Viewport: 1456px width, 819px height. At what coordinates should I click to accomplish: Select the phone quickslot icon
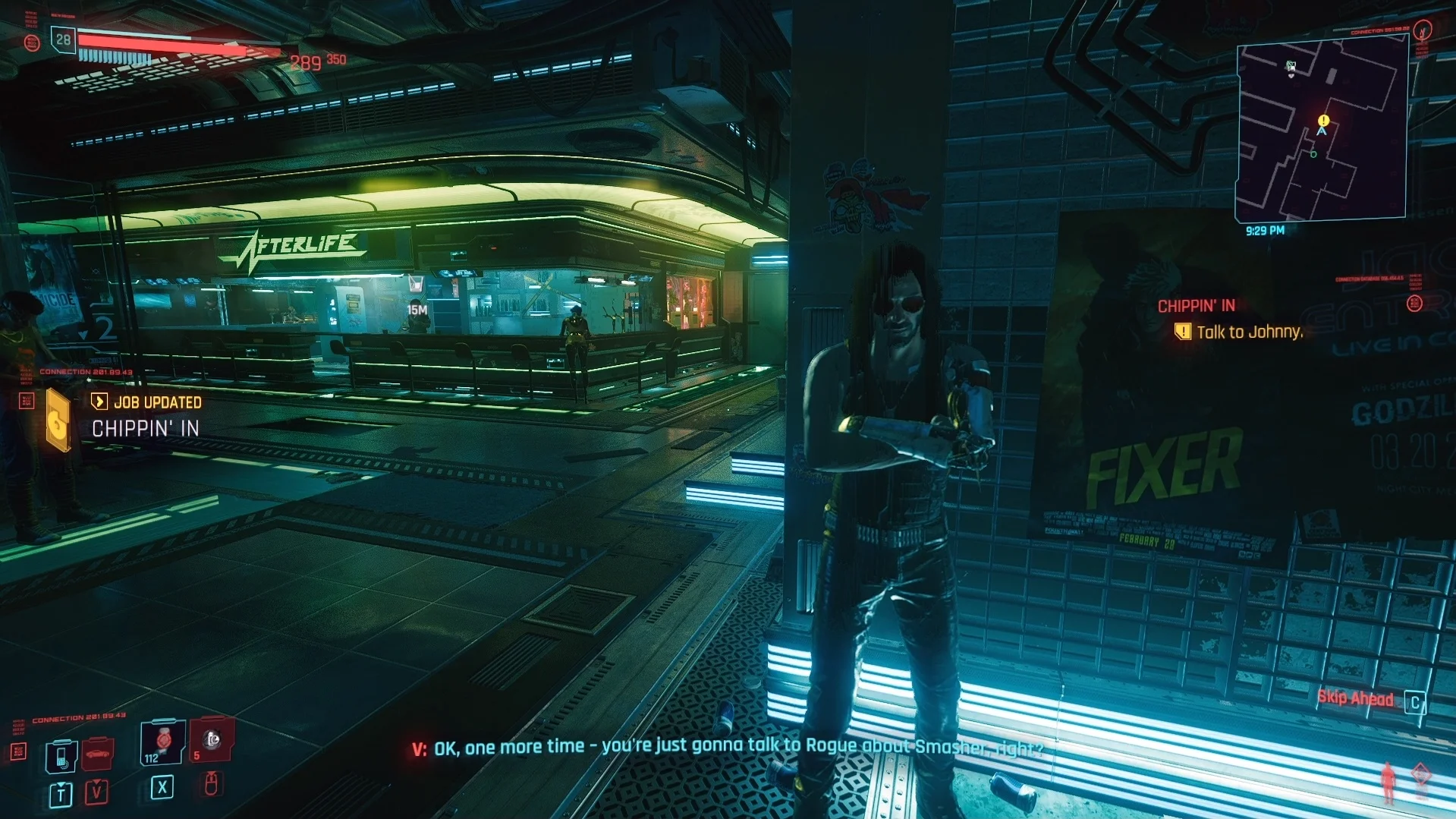point(61,757)
